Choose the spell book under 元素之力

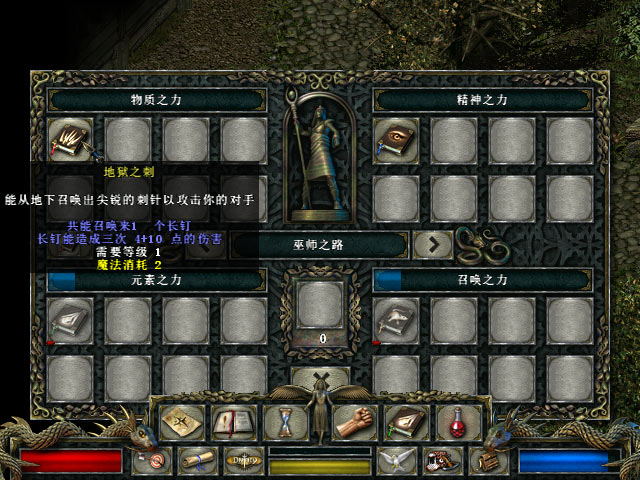coord(71,320)
